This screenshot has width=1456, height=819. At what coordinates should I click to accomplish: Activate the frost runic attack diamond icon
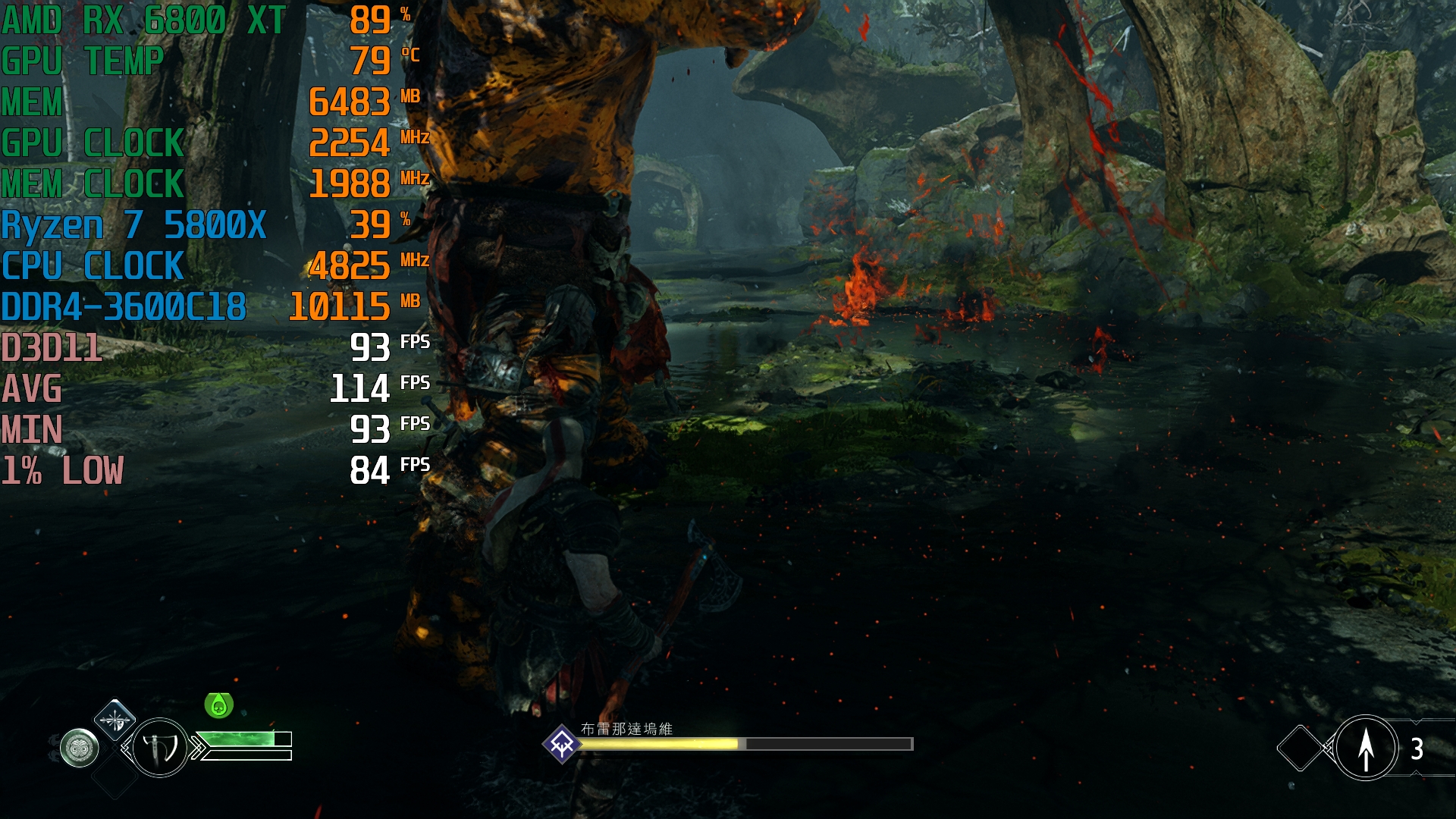(x=115, y=720)
